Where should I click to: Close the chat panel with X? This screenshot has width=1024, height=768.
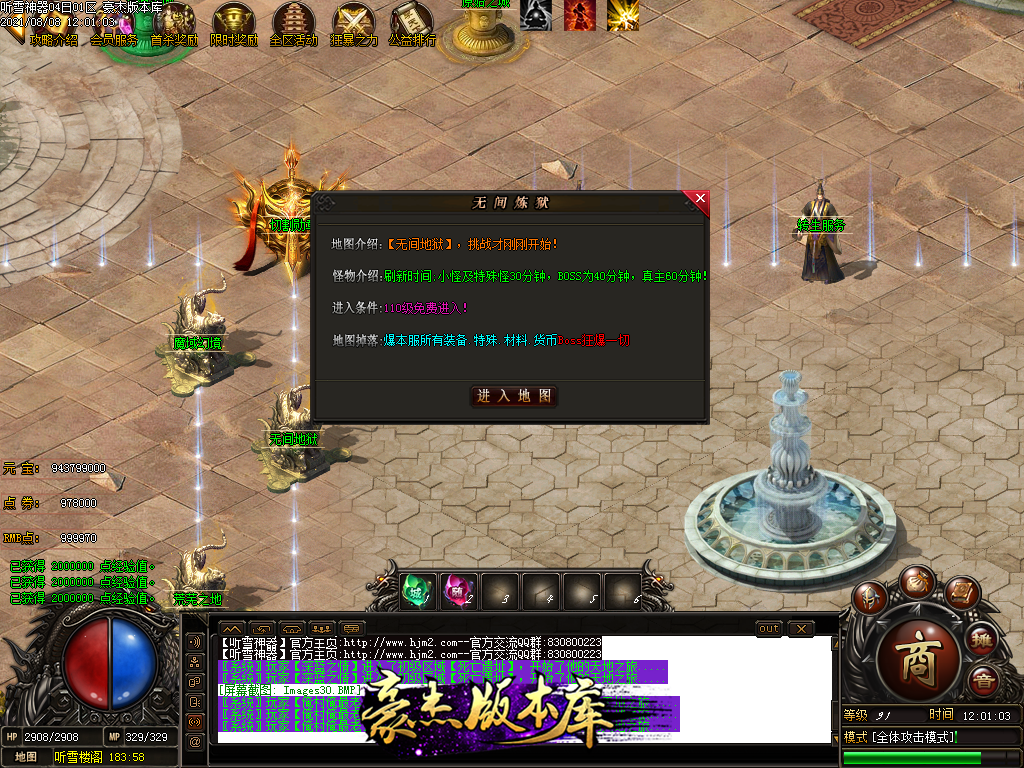[801, 628]
